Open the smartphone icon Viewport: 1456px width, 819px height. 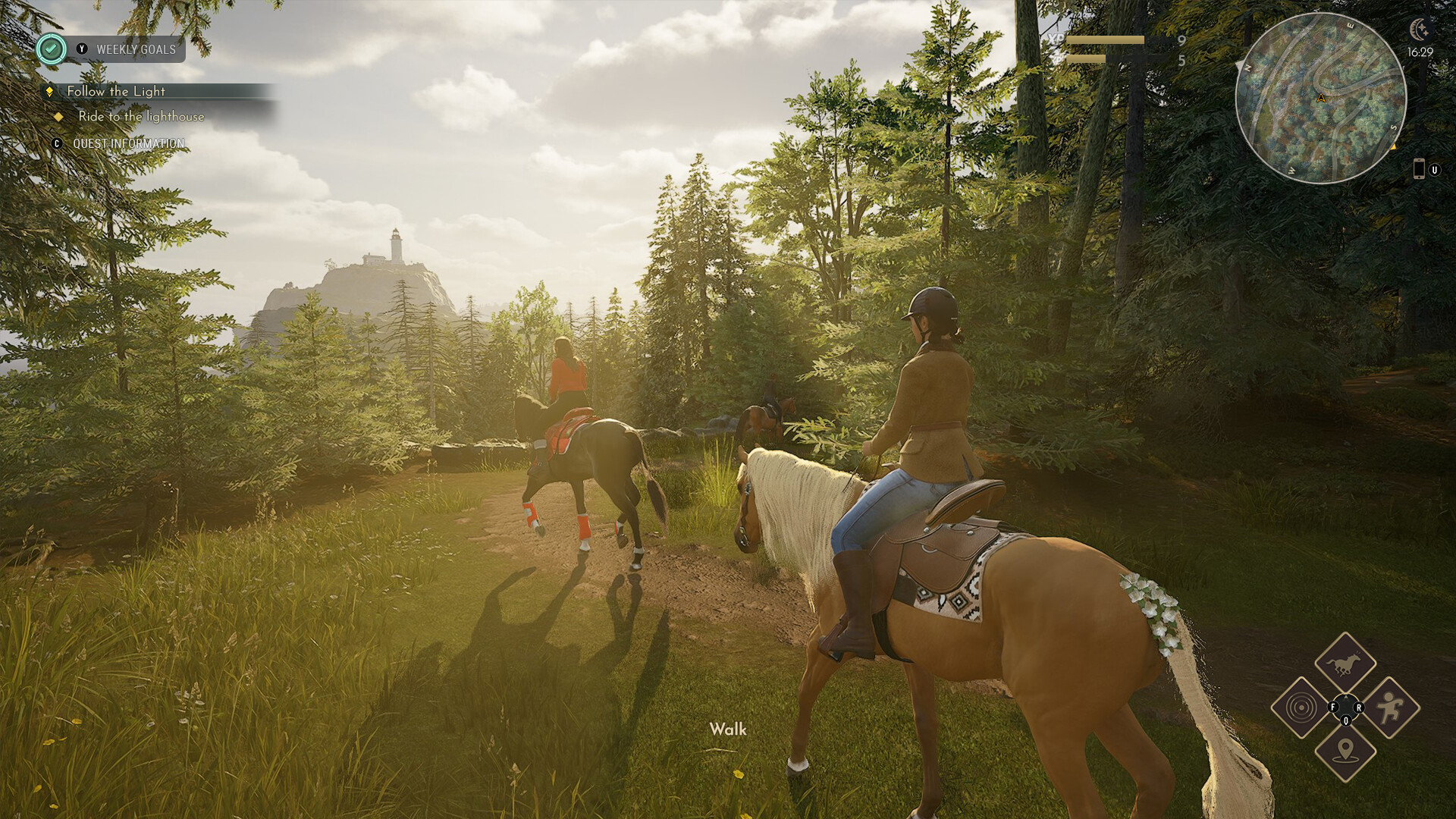click(1419, 169)
